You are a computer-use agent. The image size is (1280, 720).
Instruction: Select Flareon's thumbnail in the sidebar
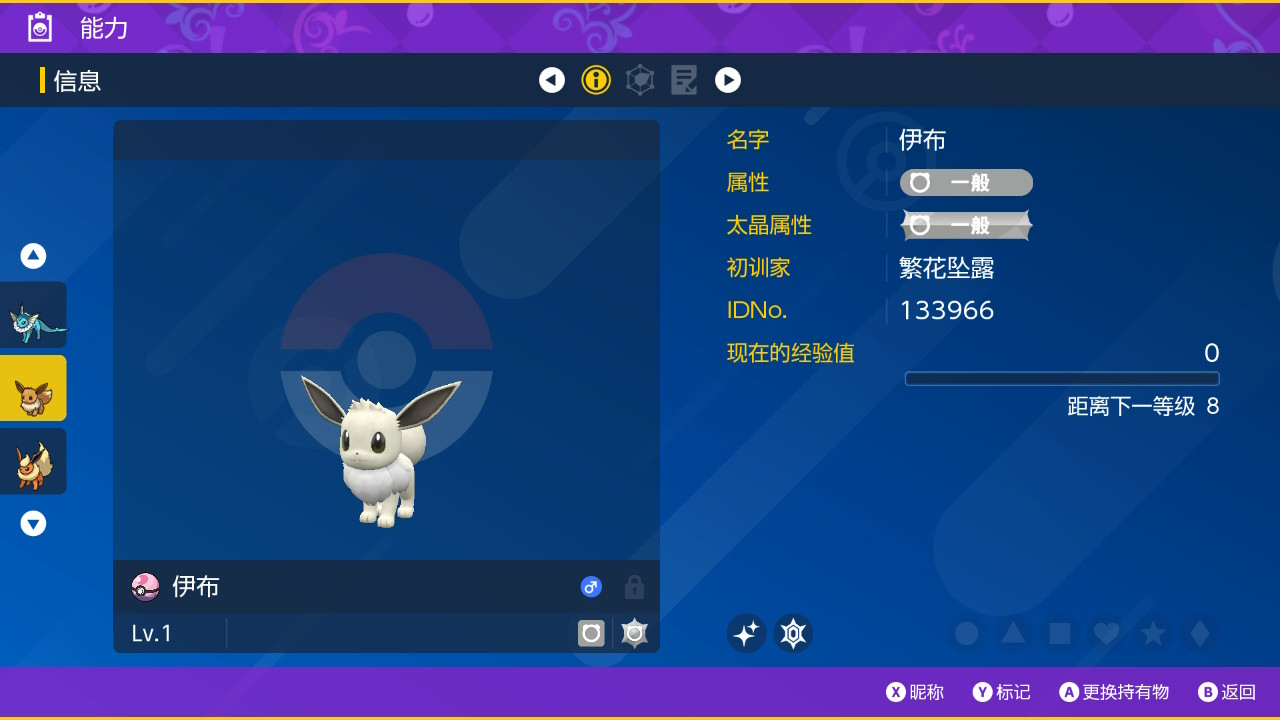33,461
